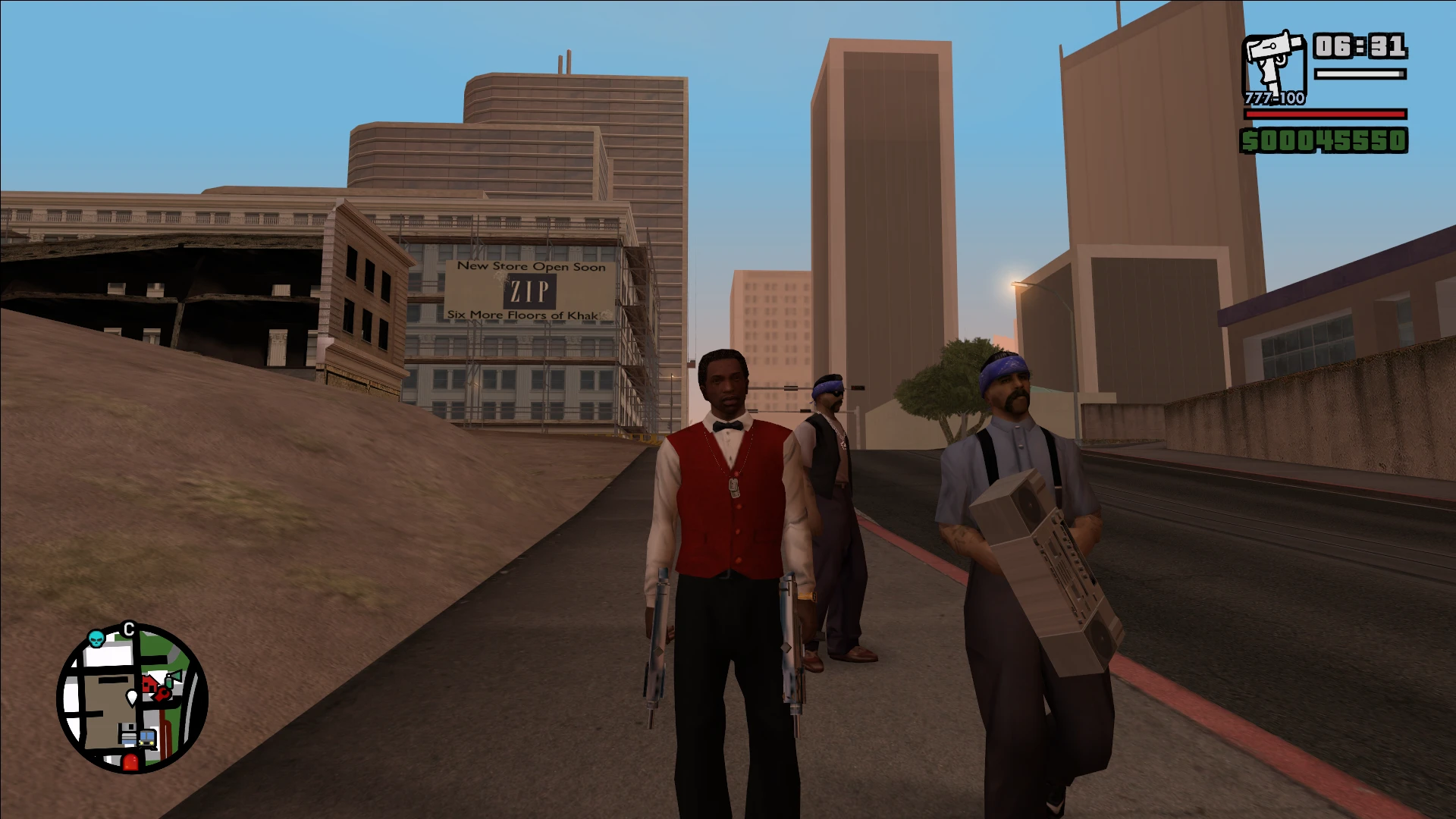Click the red health bar in the HUD
1456x819 pixels.
click(1324, 115)
